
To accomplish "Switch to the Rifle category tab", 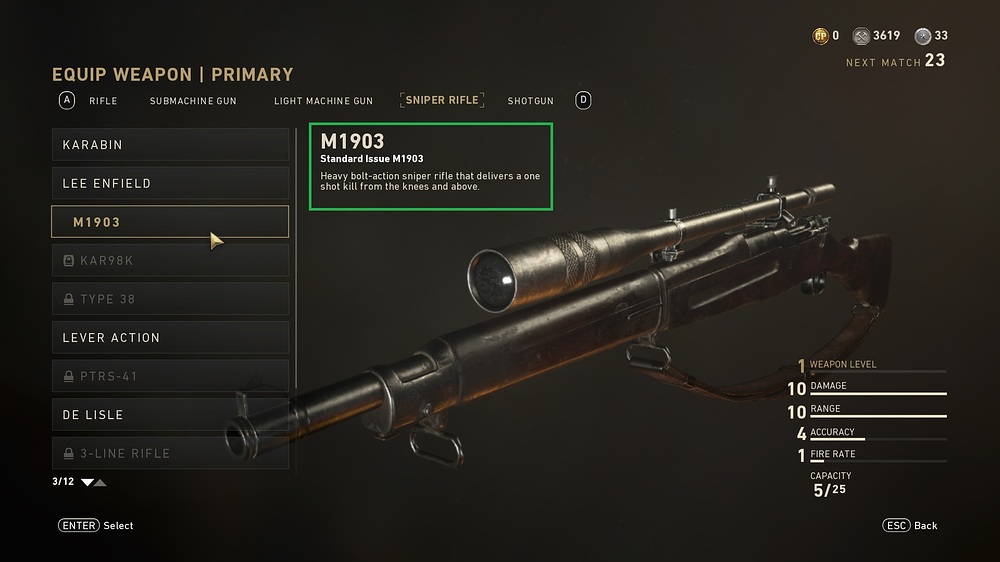I will [103, 101].
